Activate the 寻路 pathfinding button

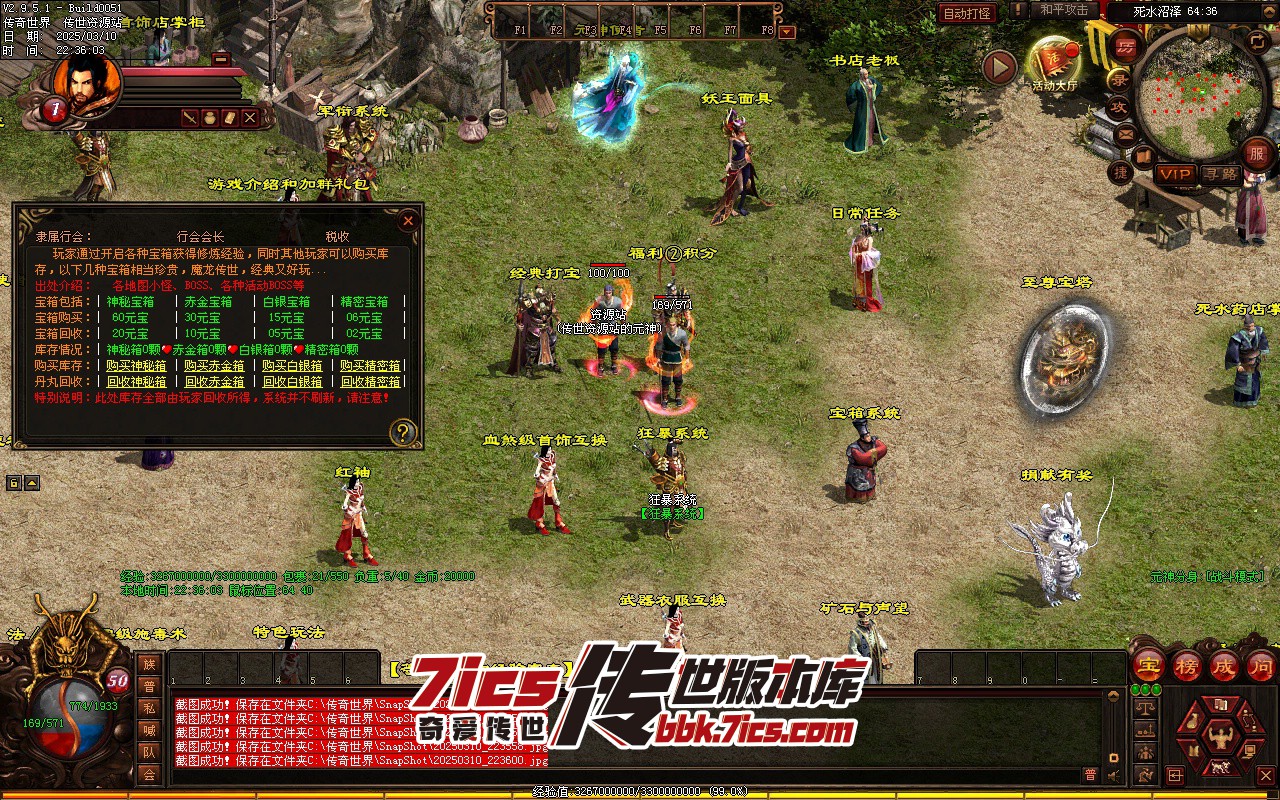point(1220,174)
